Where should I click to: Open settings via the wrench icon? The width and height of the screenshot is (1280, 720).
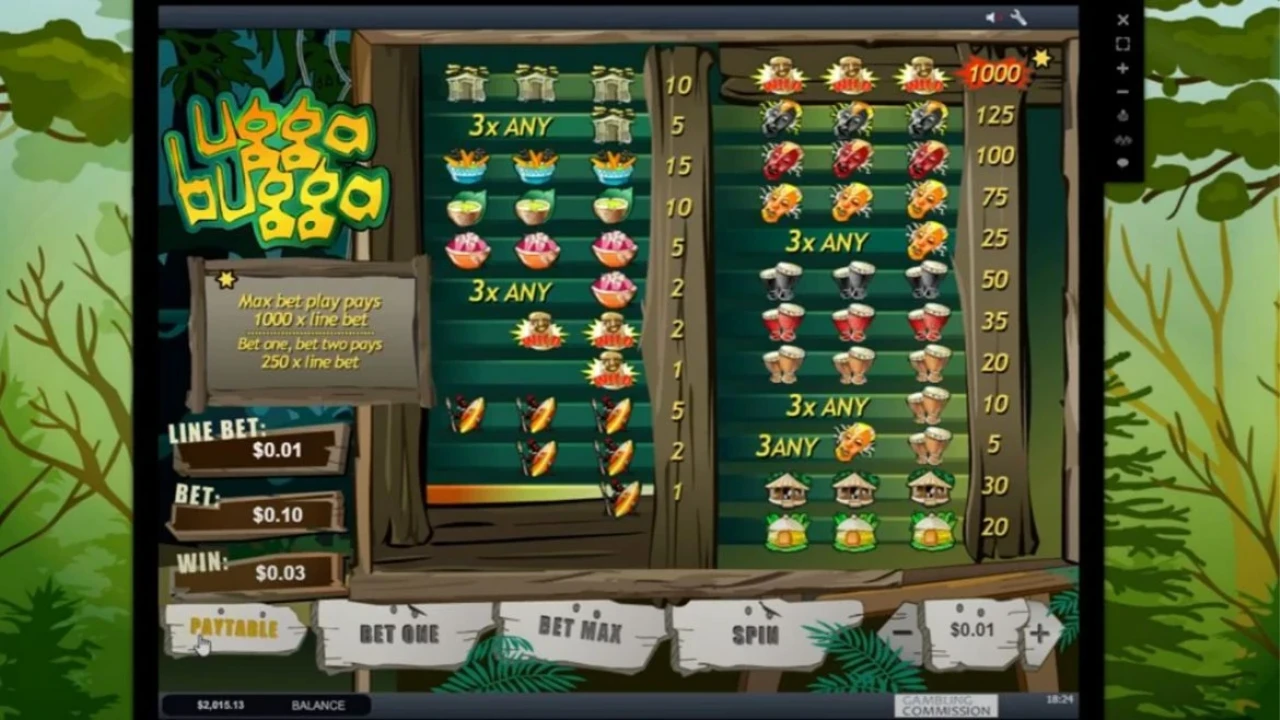click(x=1019, y=18)
